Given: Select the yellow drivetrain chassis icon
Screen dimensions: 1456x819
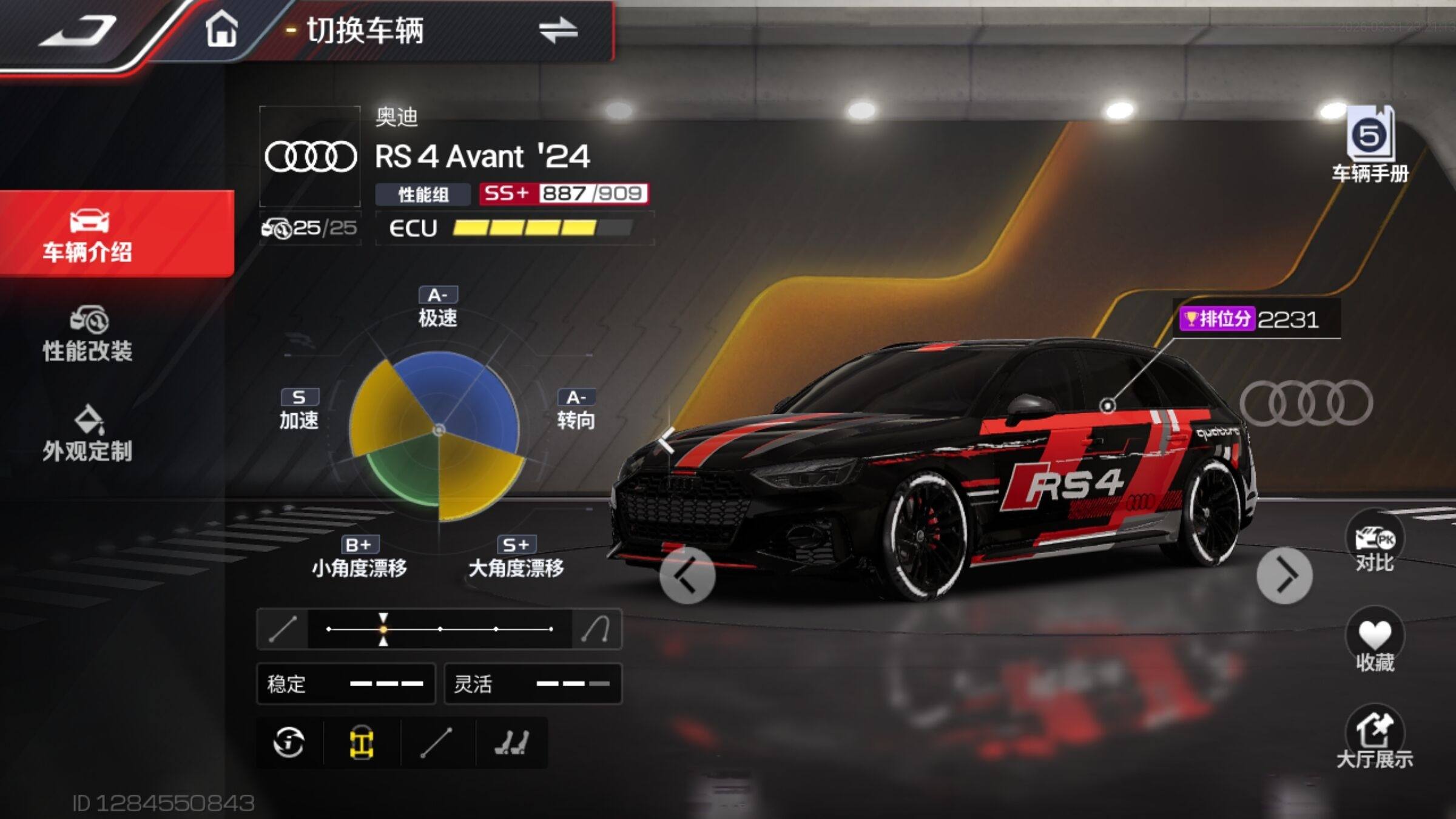Looking at the screenshot, I should 362,743.
